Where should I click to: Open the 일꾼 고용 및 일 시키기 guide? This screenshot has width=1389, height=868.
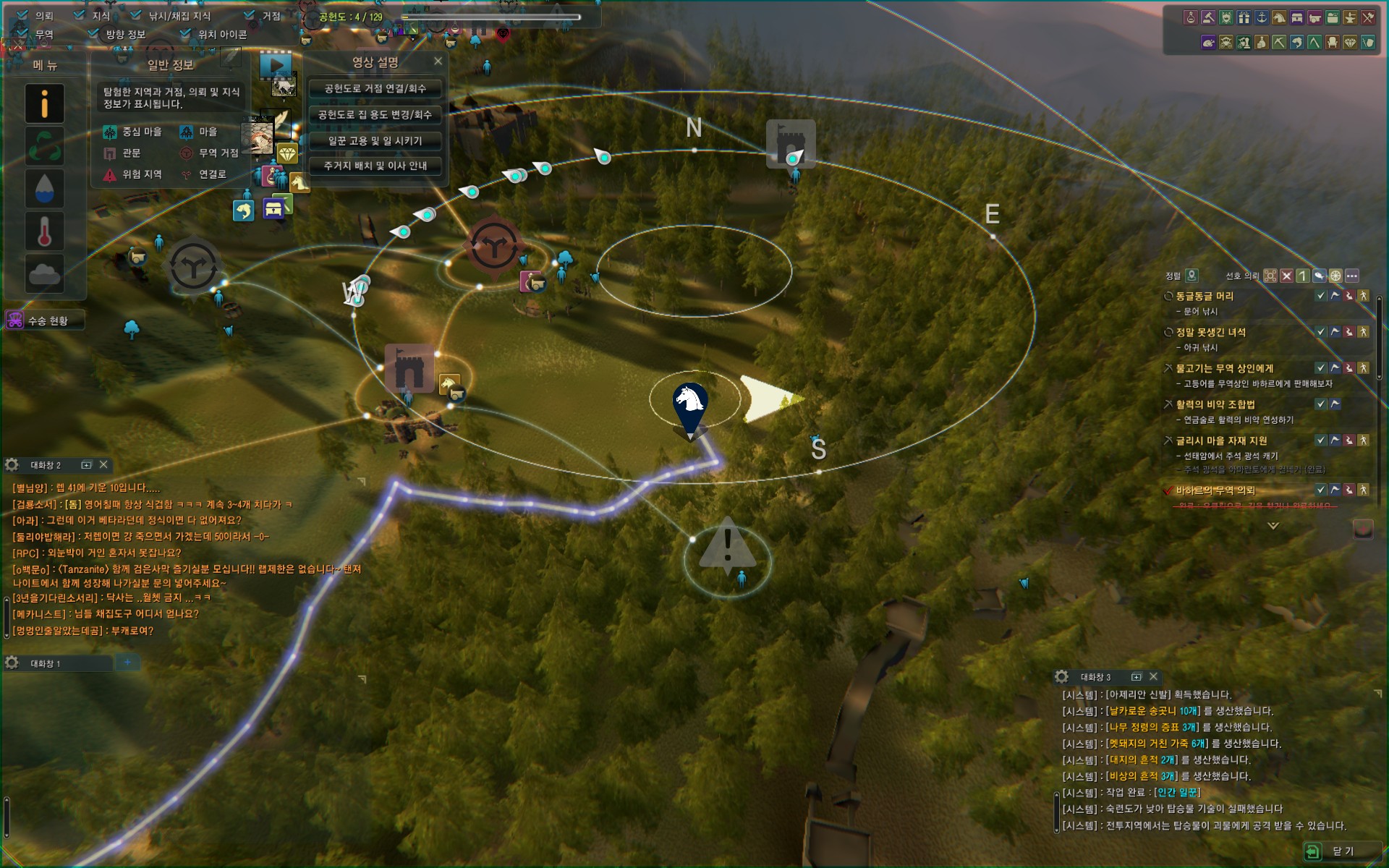coord(375,140)
